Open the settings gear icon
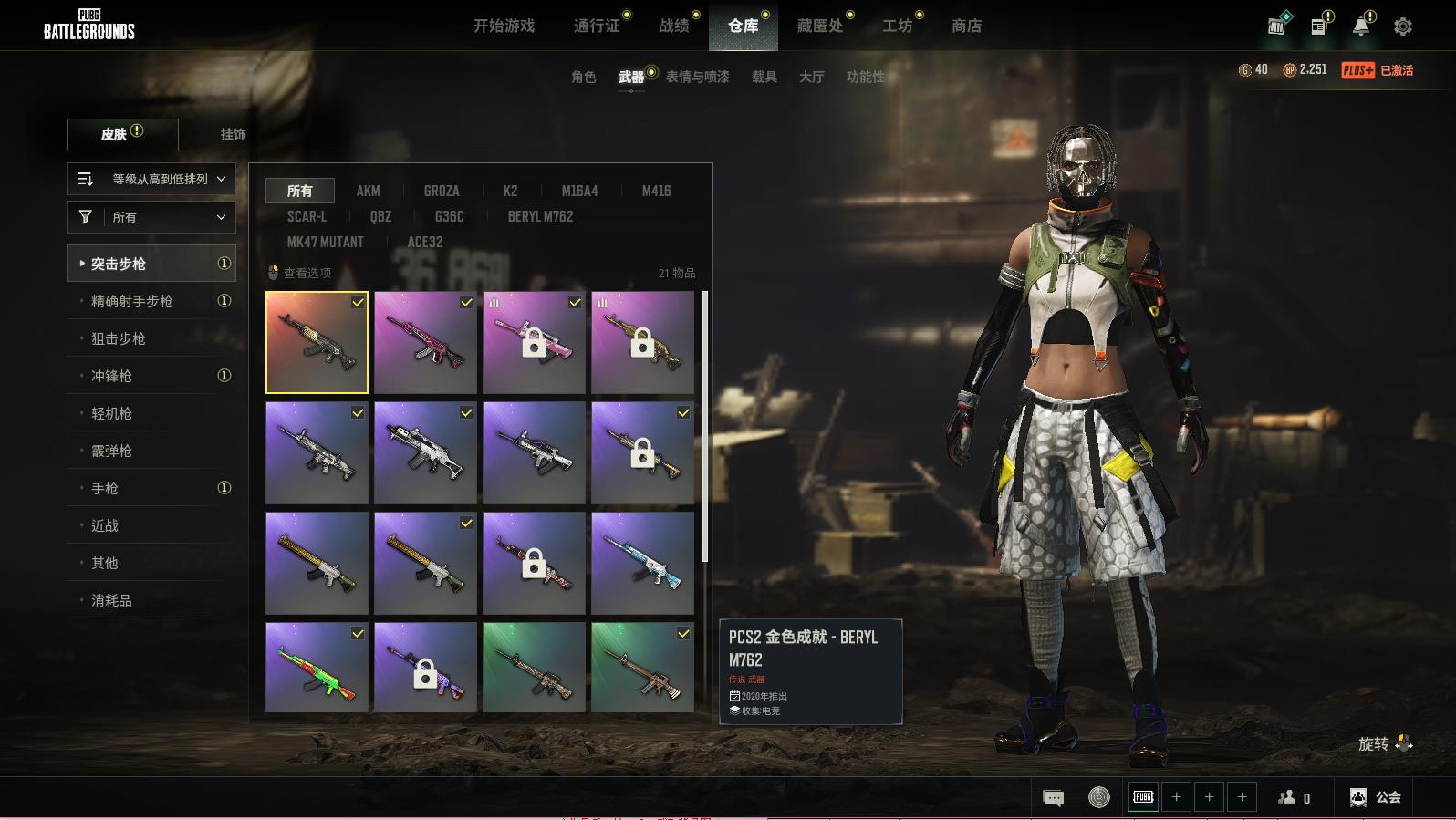 pos(1403,26)
